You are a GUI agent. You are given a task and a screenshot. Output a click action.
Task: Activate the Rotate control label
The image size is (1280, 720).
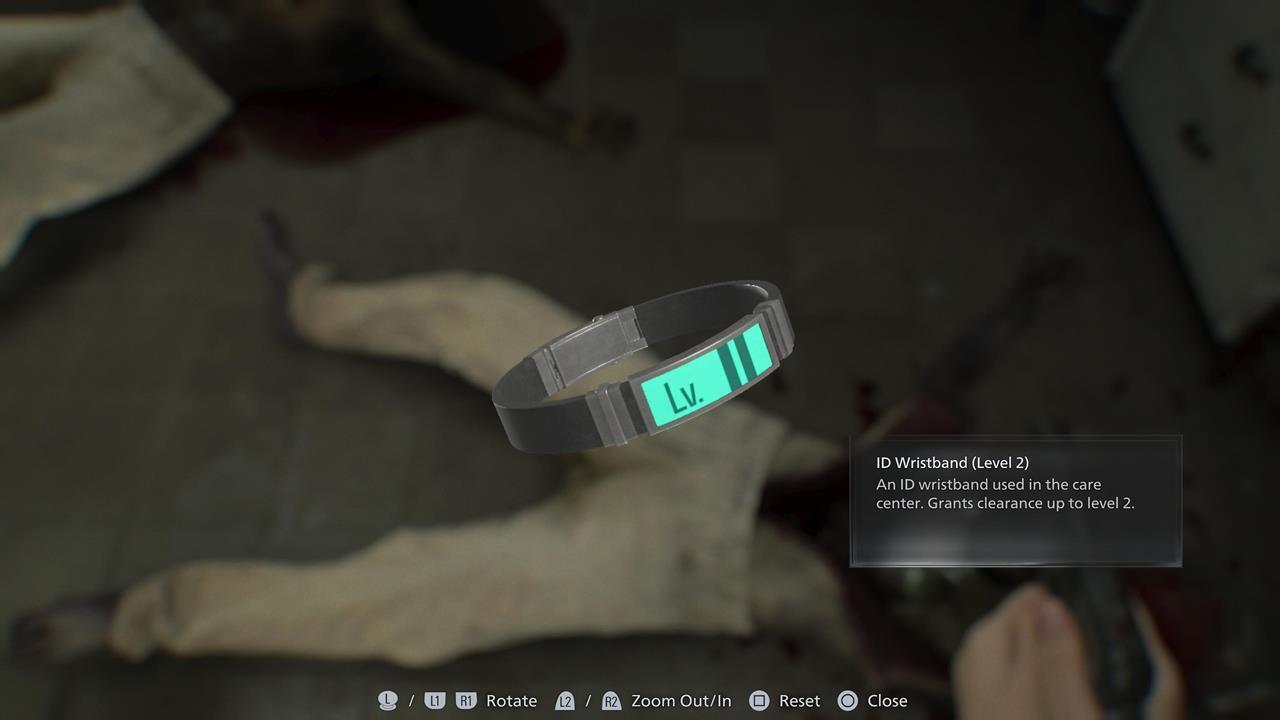tap(511, 701)
